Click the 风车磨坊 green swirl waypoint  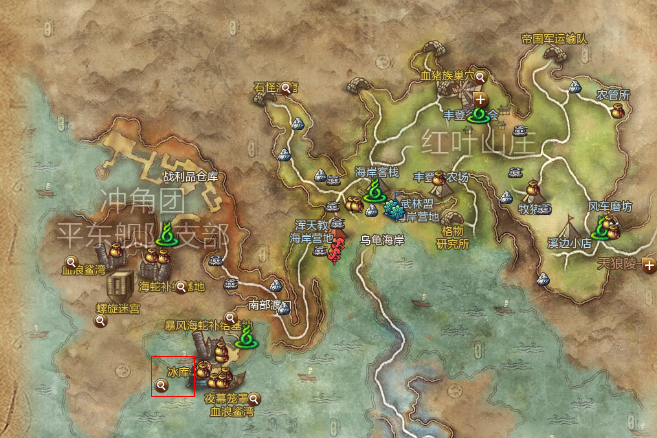600,230
